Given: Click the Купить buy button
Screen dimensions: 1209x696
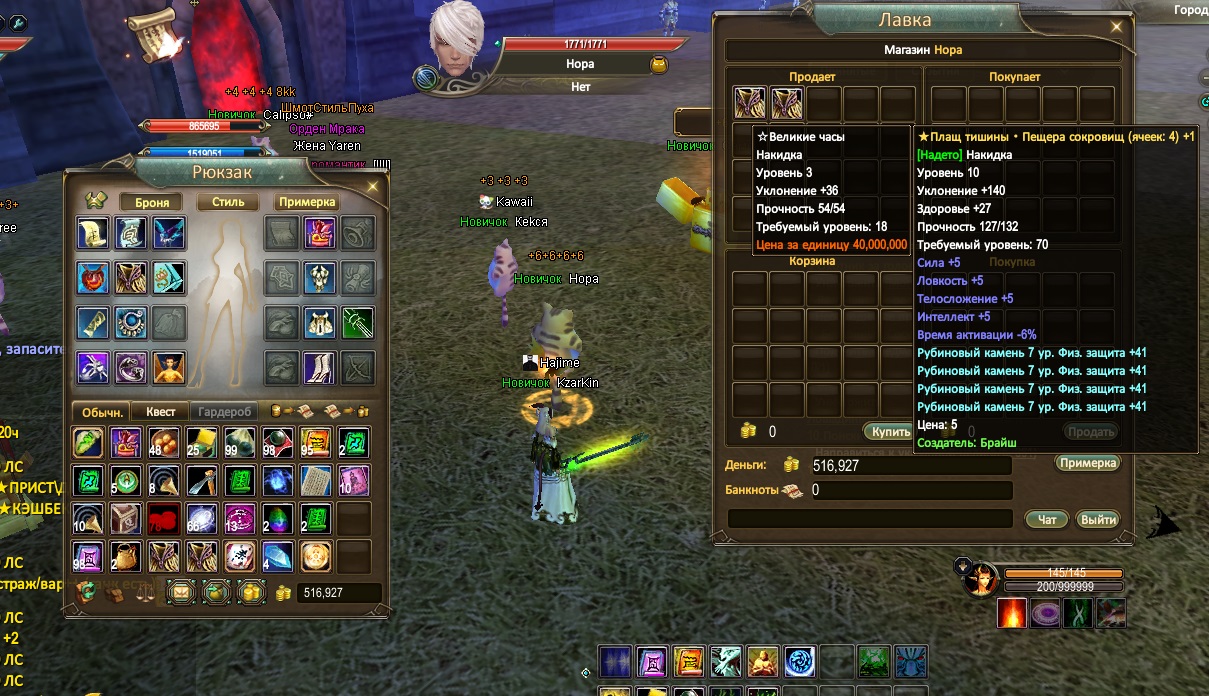Looking at the screenshot, I should (889, 432).
